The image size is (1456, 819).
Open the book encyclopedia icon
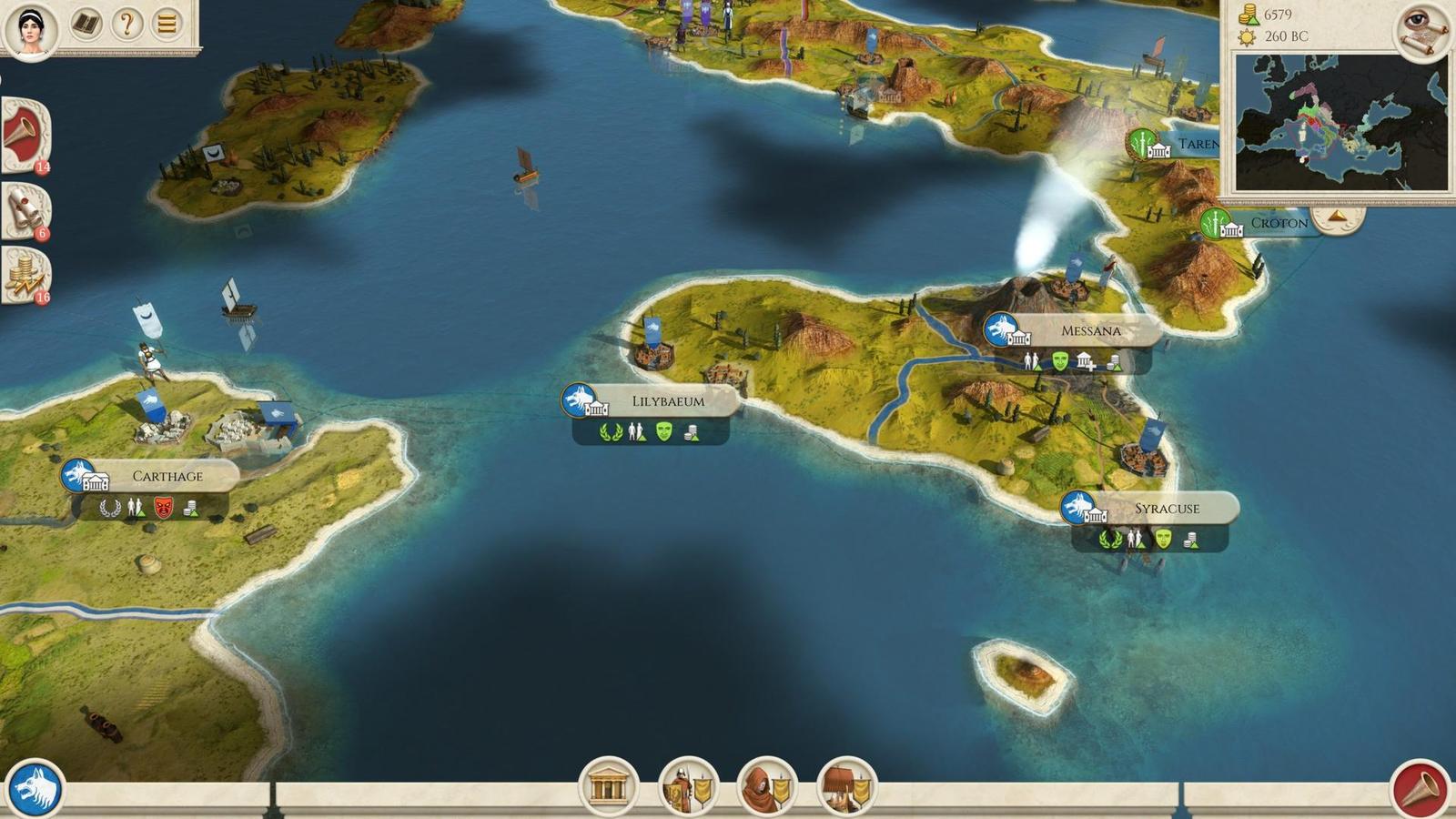pos(86,24)
